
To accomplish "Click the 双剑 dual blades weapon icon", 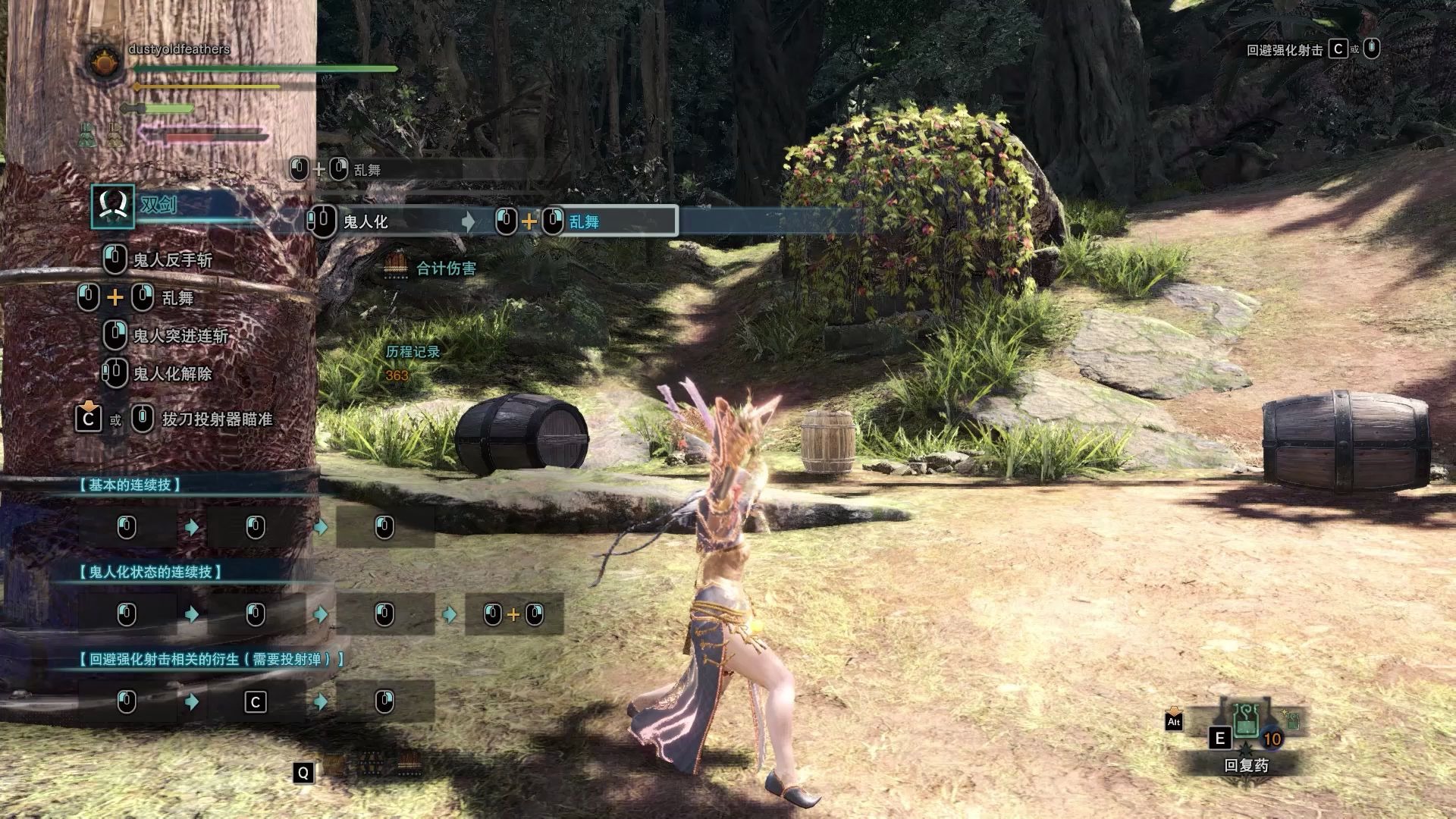I will click(x=113, y=206).
